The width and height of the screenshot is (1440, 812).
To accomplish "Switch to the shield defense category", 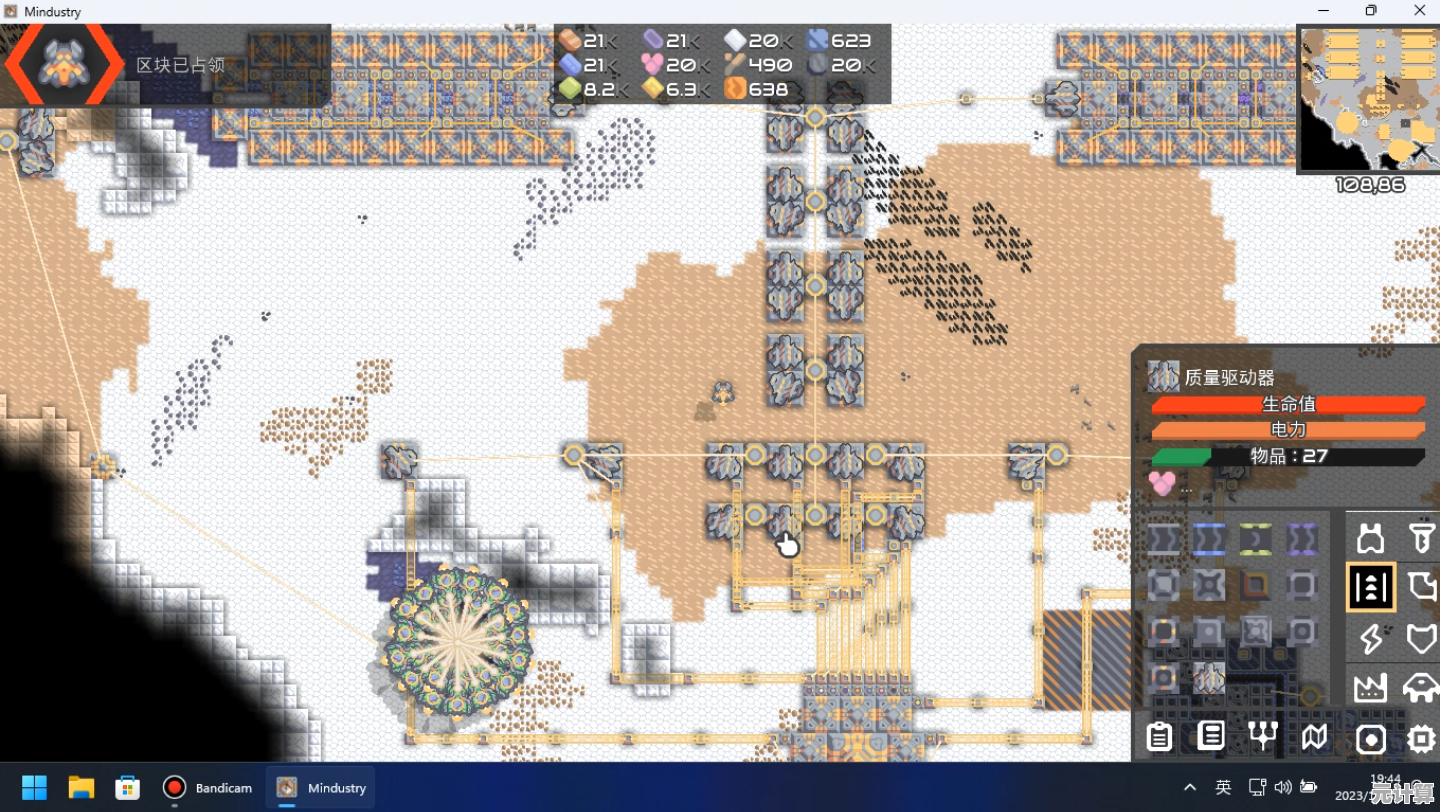I will pos(1421,637).
